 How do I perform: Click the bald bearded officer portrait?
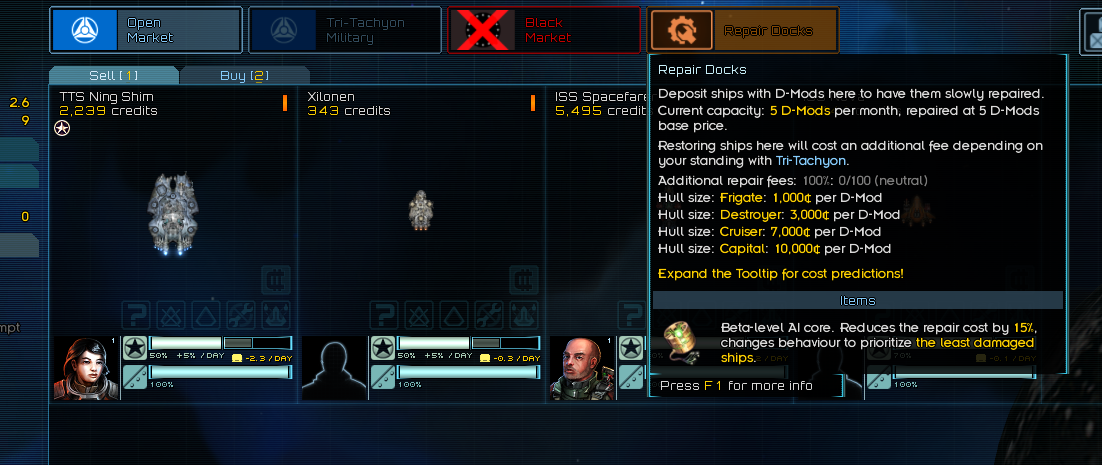582,368
